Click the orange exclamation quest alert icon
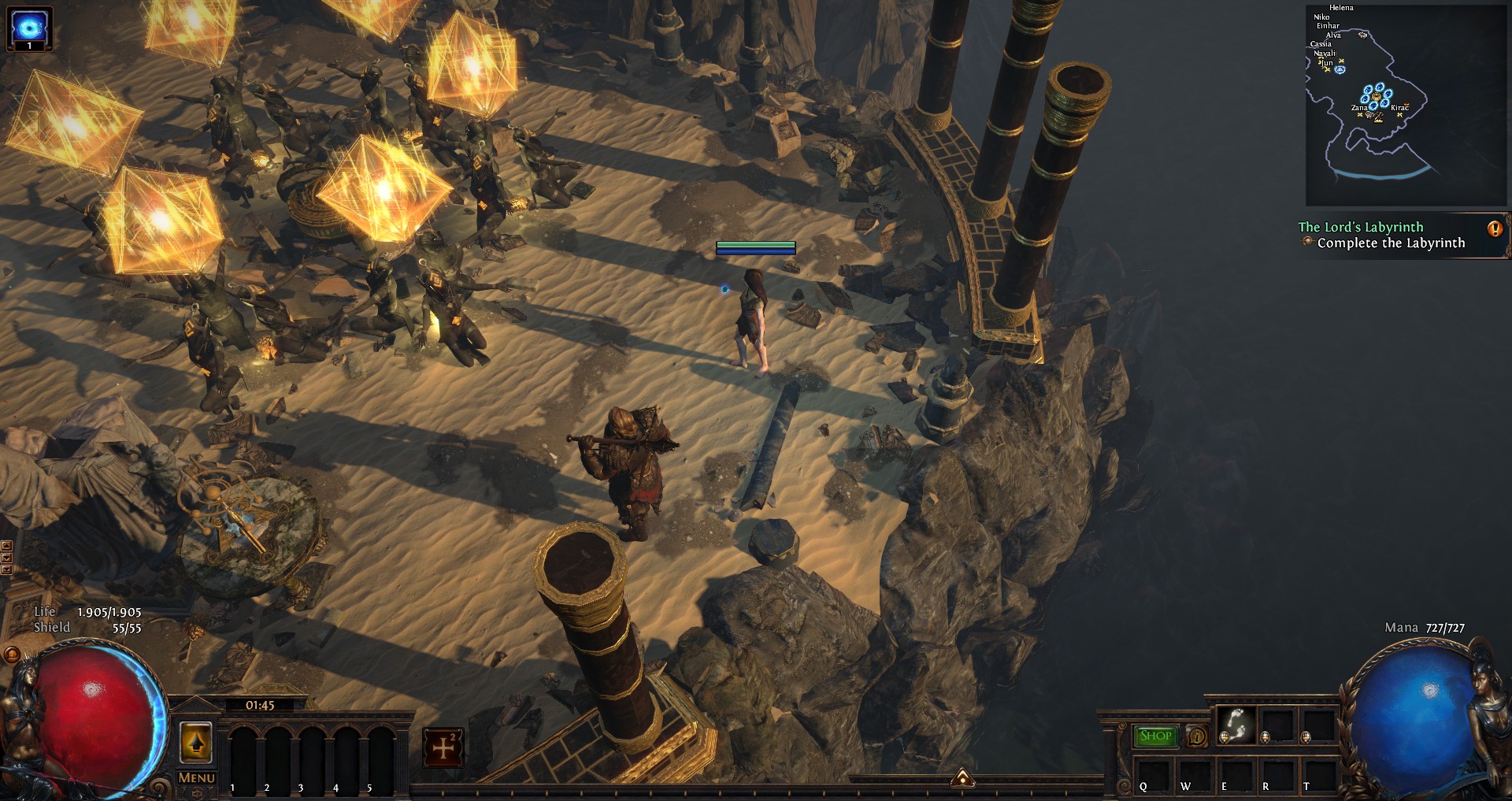This screenshot has height=801, width=1512. coord(1494,229)
